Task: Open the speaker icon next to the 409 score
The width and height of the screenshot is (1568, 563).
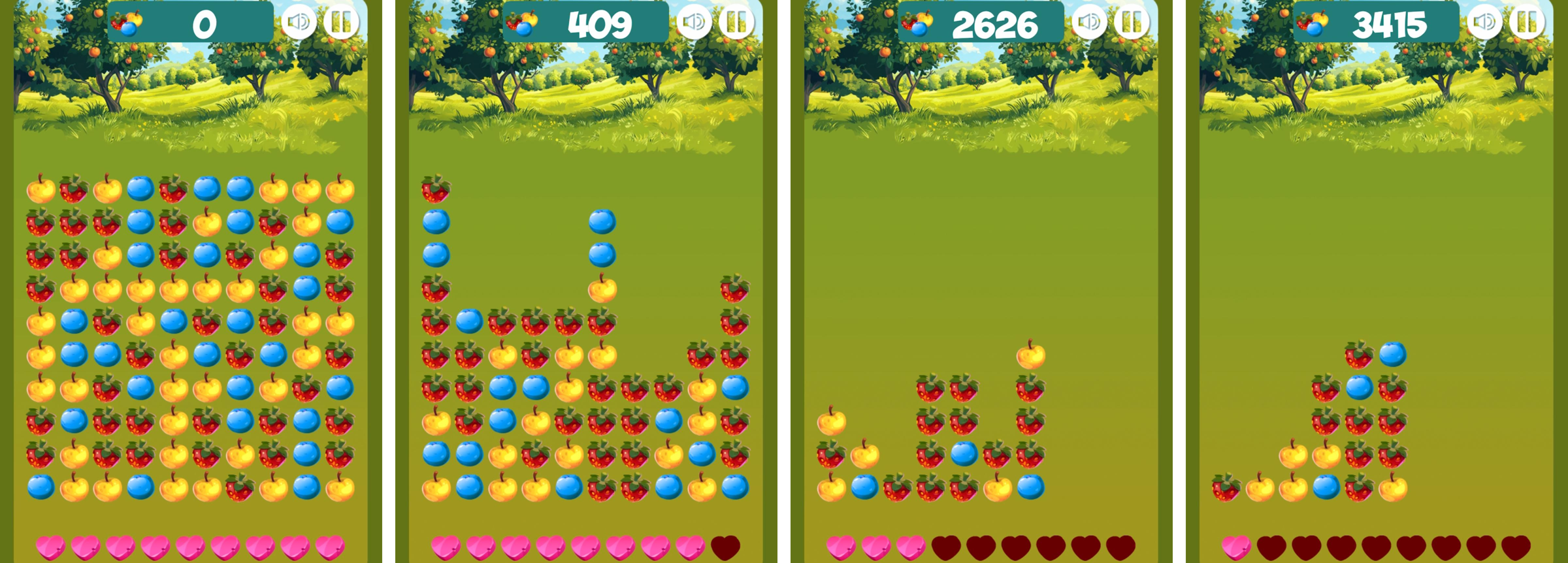Action: (x=694, y=23)
